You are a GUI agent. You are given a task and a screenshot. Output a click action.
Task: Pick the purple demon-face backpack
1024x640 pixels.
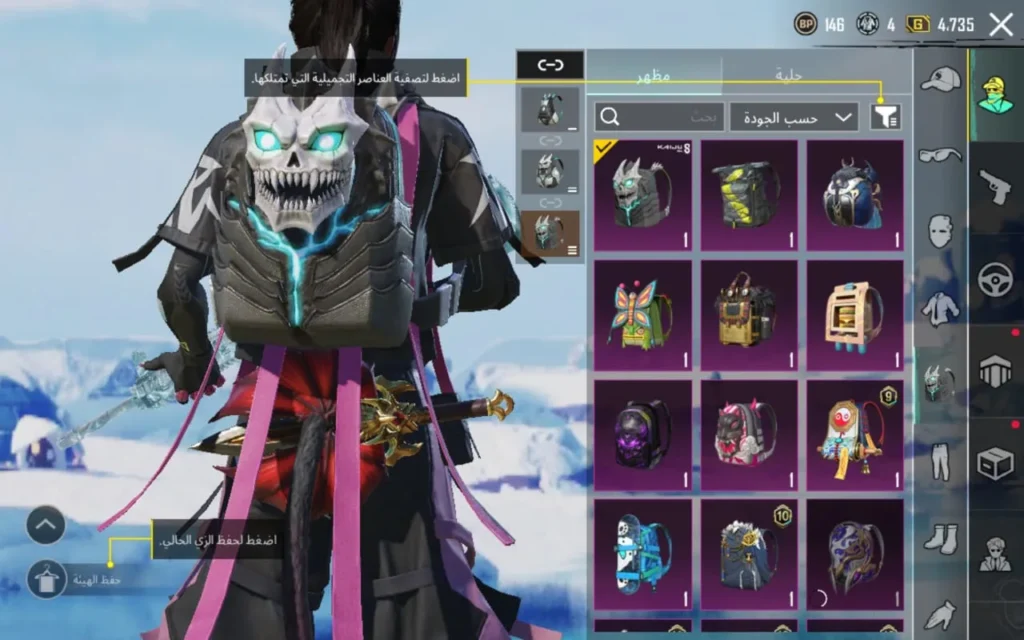point(642,434)
